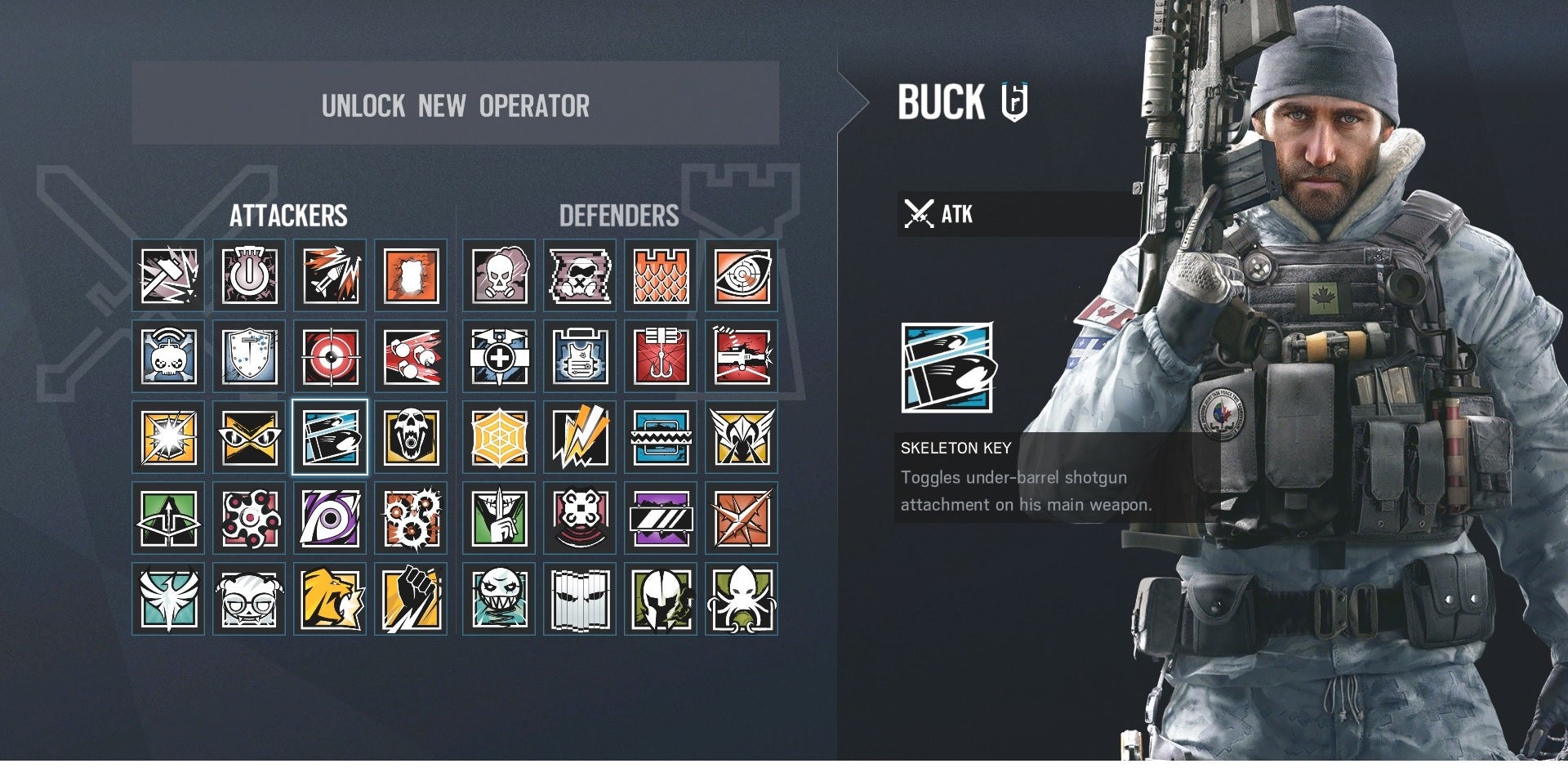
Task: Select the Montagne shield operator icon
Action: tap(249, 357)
